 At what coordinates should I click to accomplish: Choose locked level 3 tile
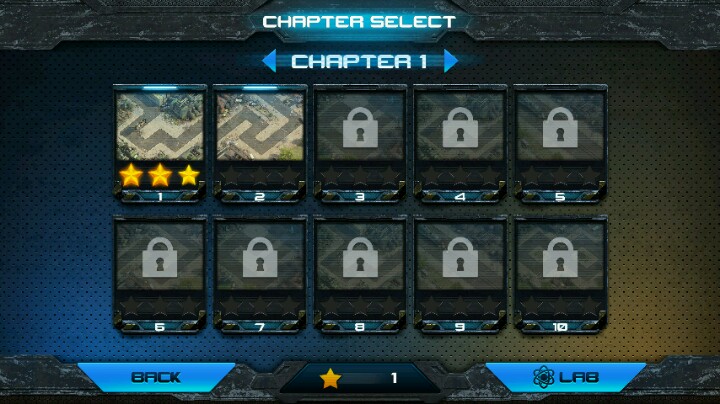[360, 143]
